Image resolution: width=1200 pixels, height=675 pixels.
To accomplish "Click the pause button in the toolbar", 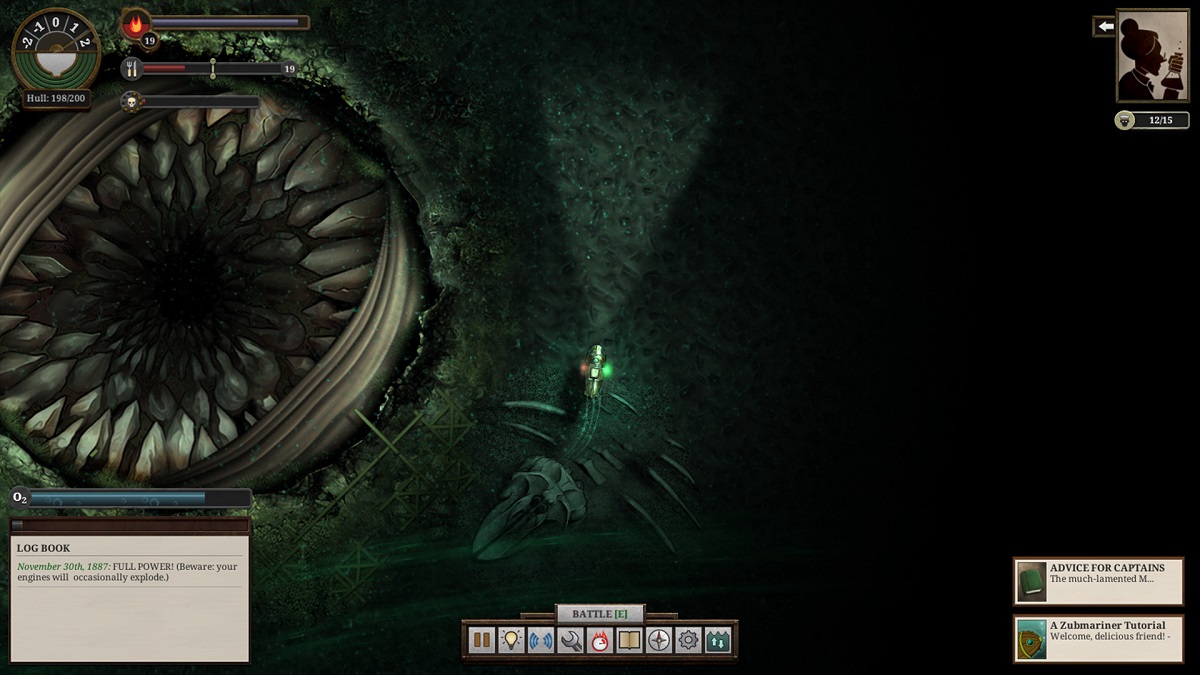I will click(482, 640).
